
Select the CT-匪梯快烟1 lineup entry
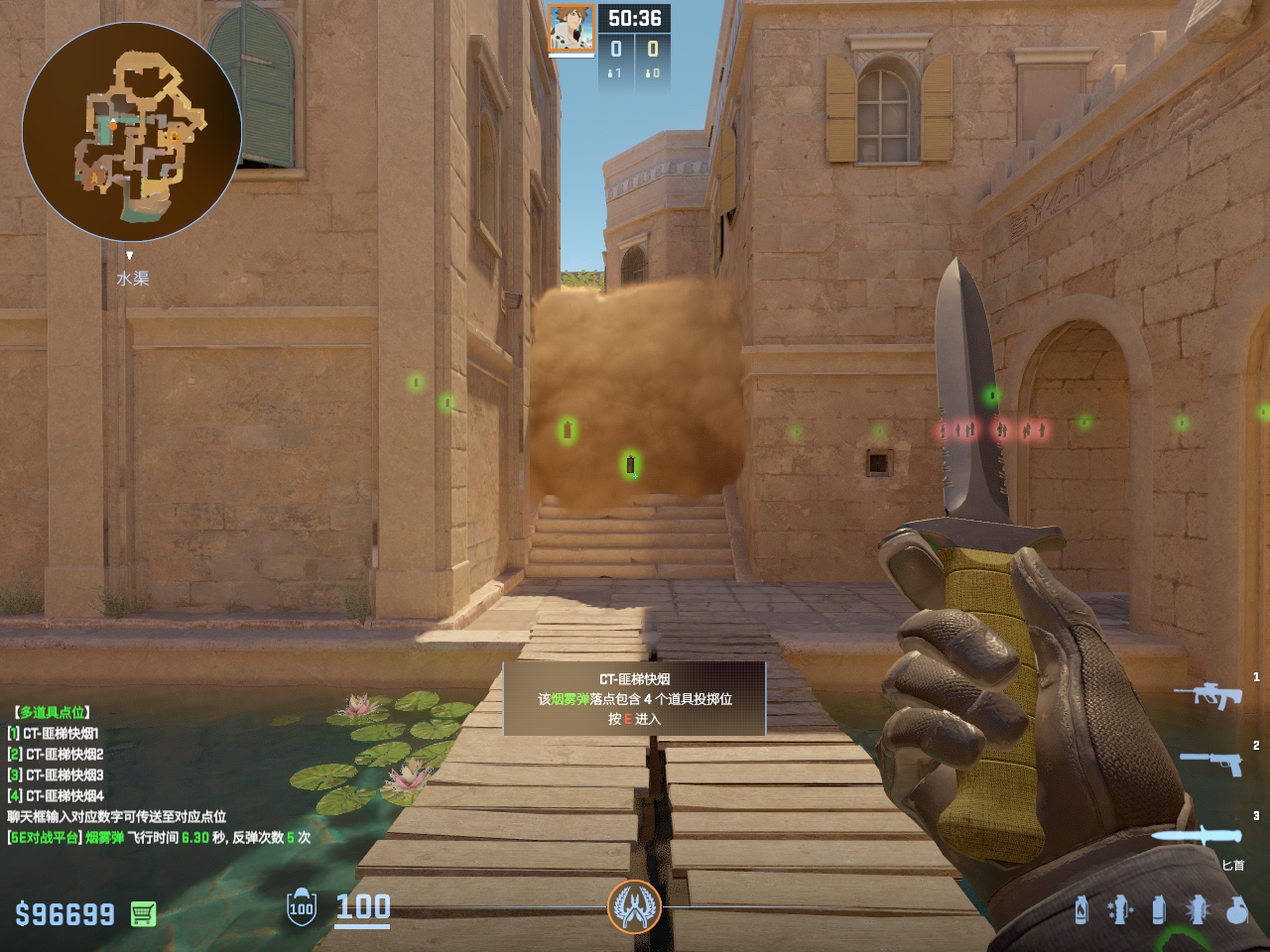[60, 734]
